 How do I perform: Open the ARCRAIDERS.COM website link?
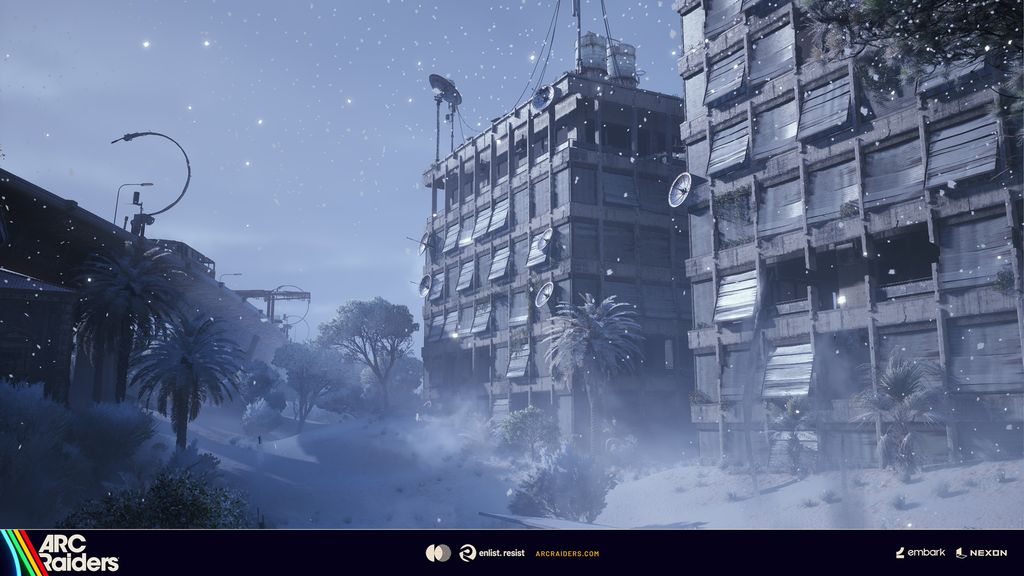tap(567, 553)
